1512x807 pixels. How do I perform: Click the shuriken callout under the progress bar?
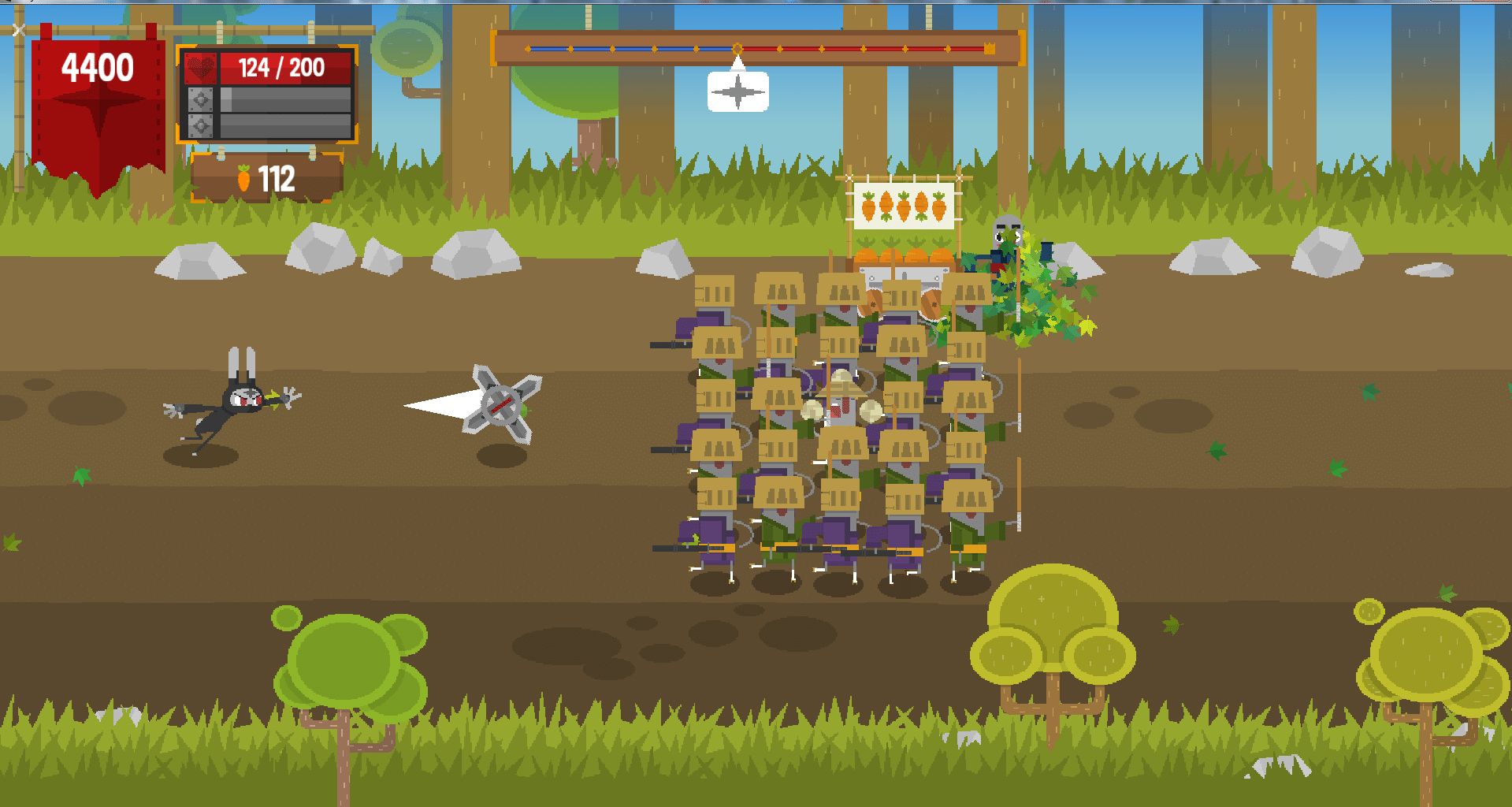[737, 92]
